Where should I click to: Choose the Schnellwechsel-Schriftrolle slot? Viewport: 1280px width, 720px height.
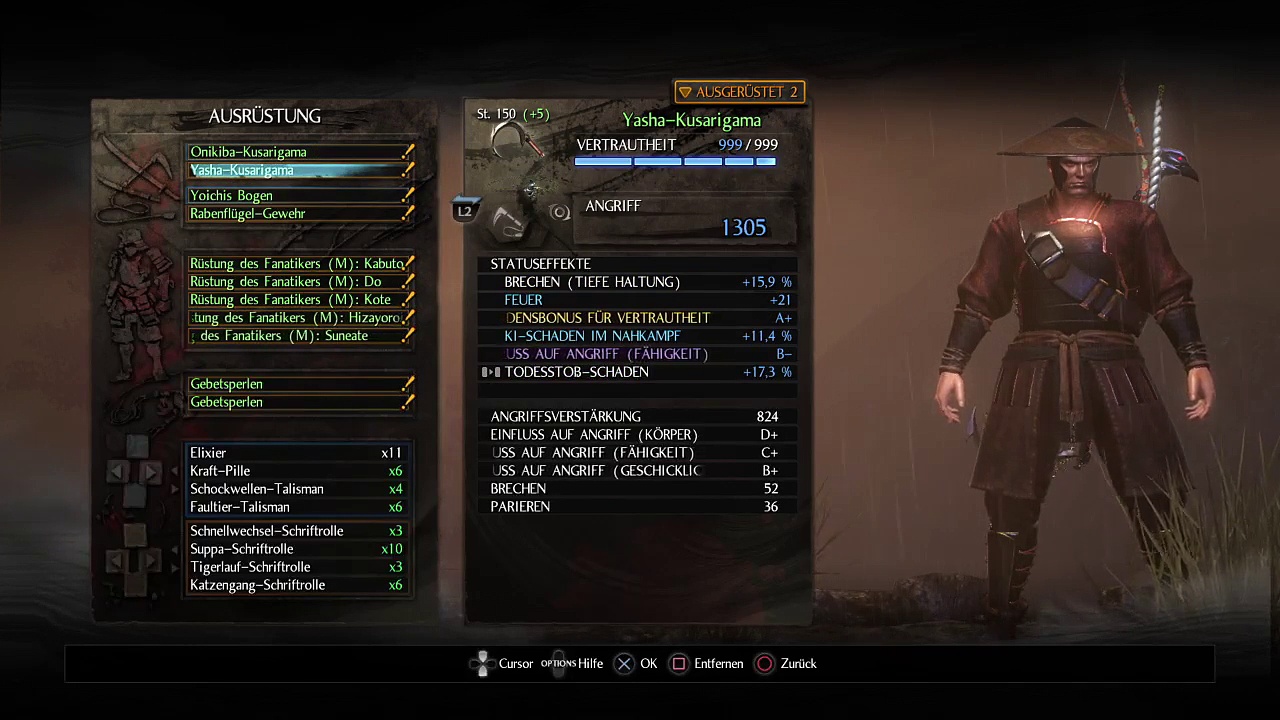[296, 531]
